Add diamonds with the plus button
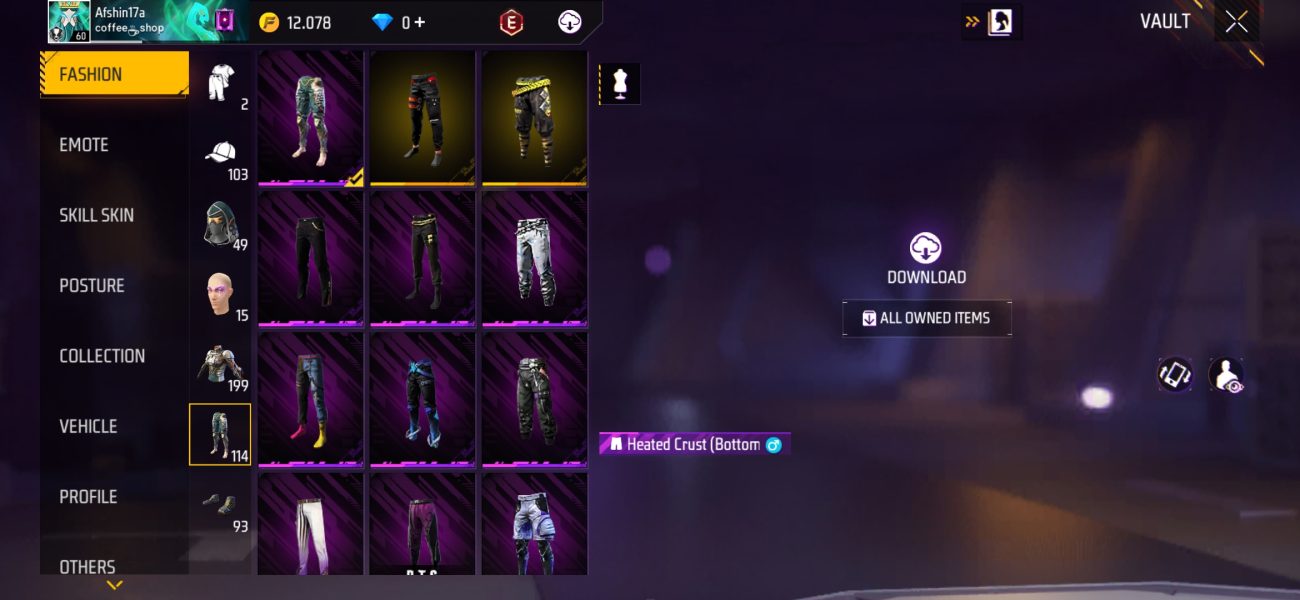The height and width of the screenshot is (600, 1300). point(419,22)
